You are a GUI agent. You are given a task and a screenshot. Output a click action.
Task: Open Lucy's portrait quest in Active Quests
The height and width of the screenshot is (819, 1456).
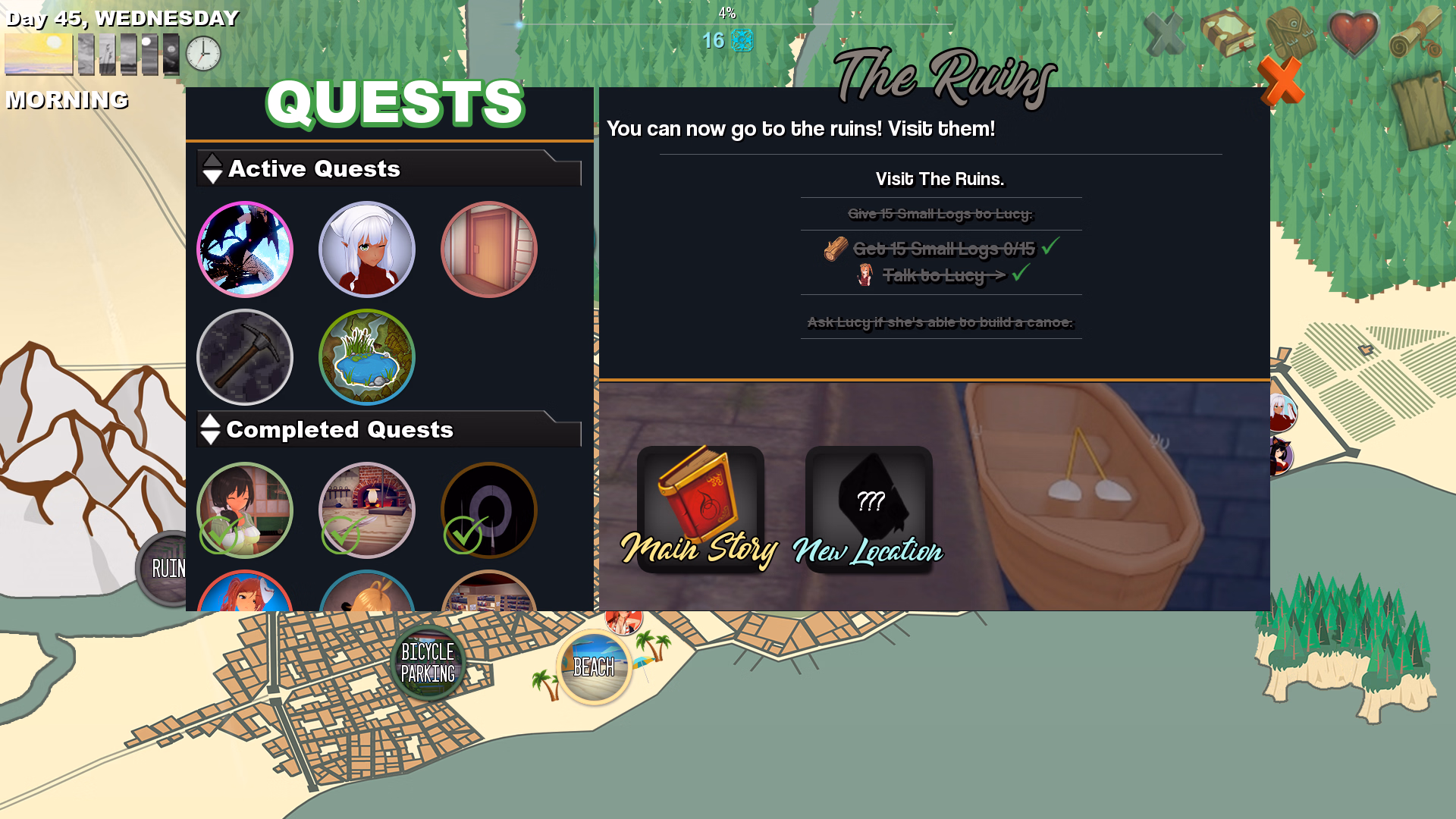366,249
